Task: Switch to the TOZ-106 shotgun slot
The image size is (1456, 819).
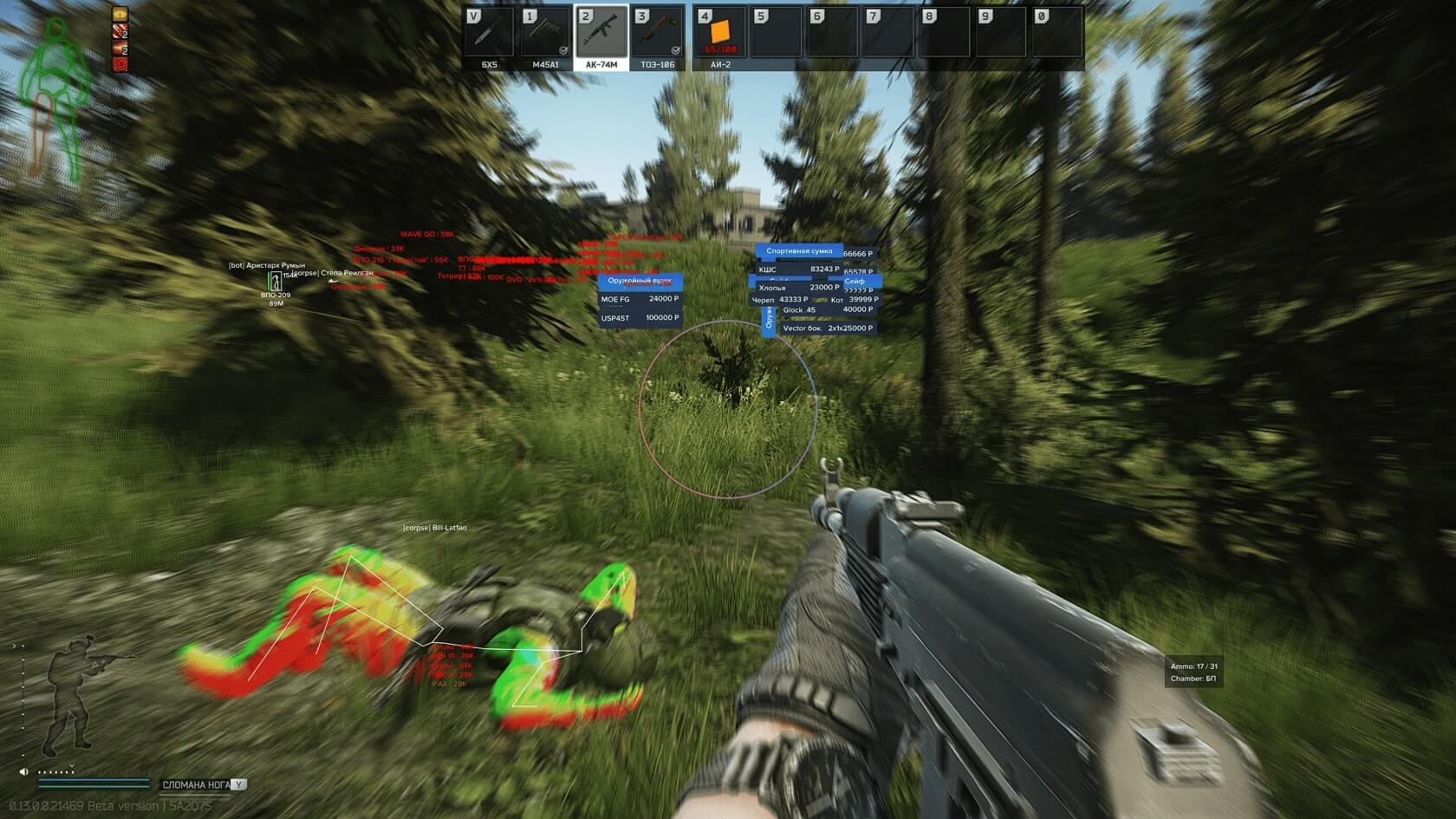Action: pos(658,35)
